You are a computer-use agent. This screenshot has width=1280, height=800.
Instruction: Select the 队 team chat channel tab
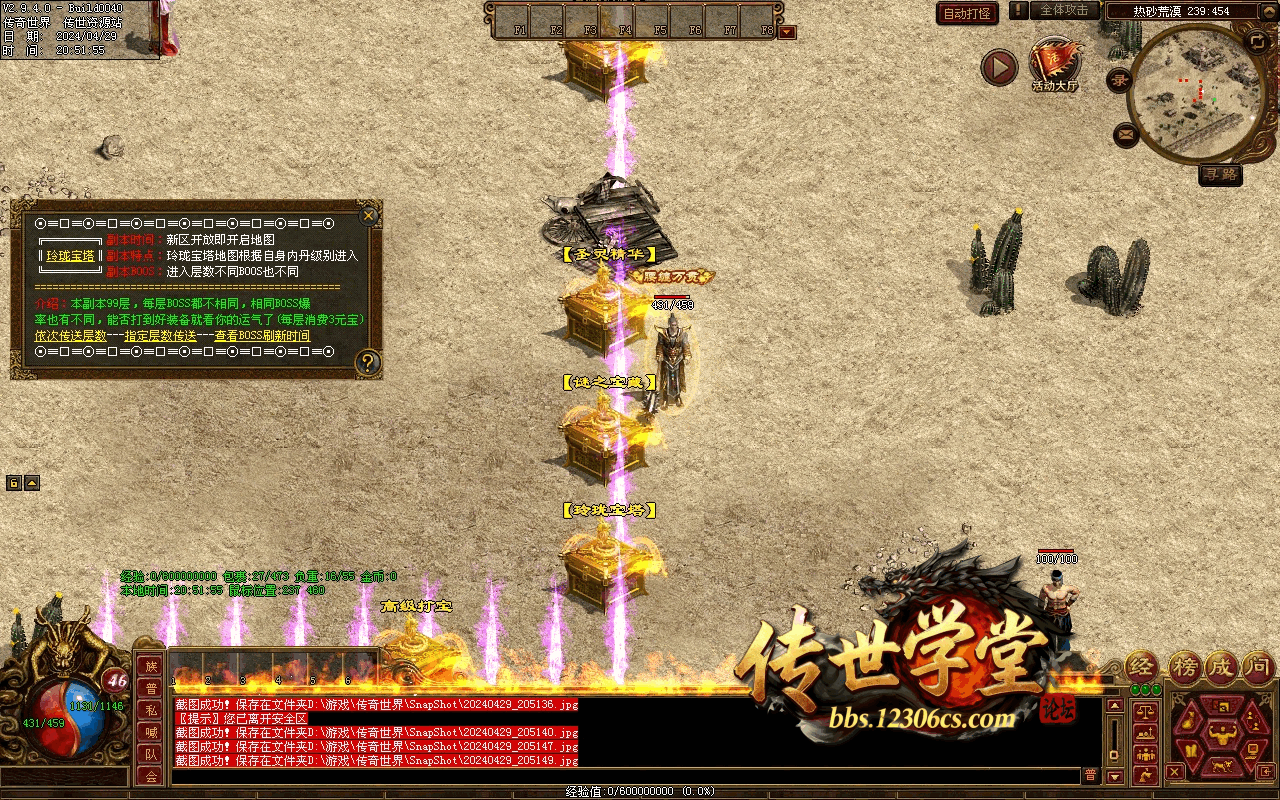[151, 755]
